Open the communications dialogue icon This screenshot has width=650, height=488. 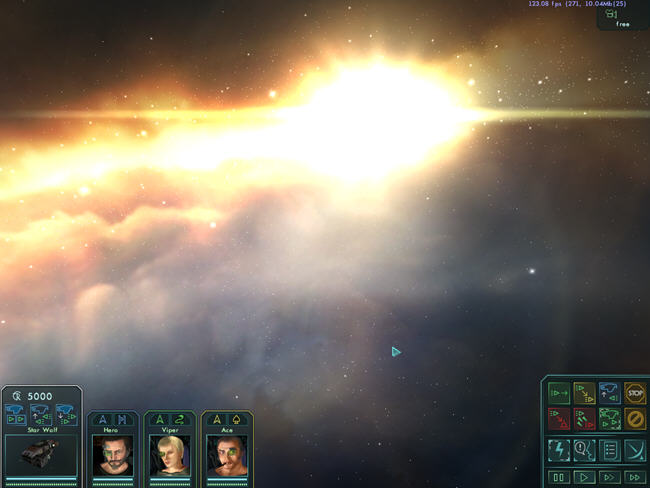click(x=585, y=450)
